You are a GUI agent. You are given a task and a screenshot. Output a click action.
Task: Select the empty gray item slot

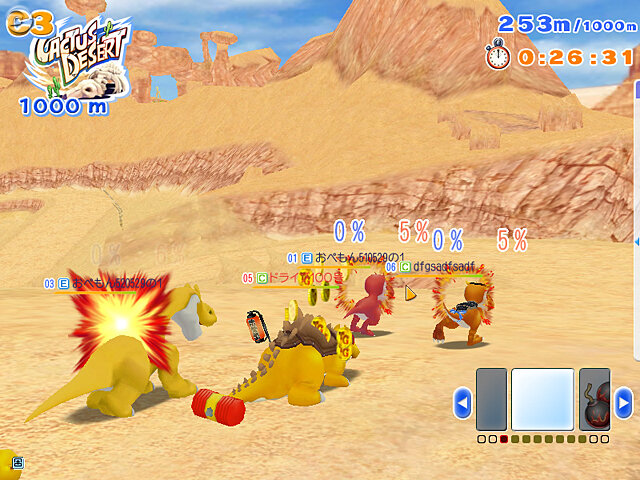click(x=491, y=400)
